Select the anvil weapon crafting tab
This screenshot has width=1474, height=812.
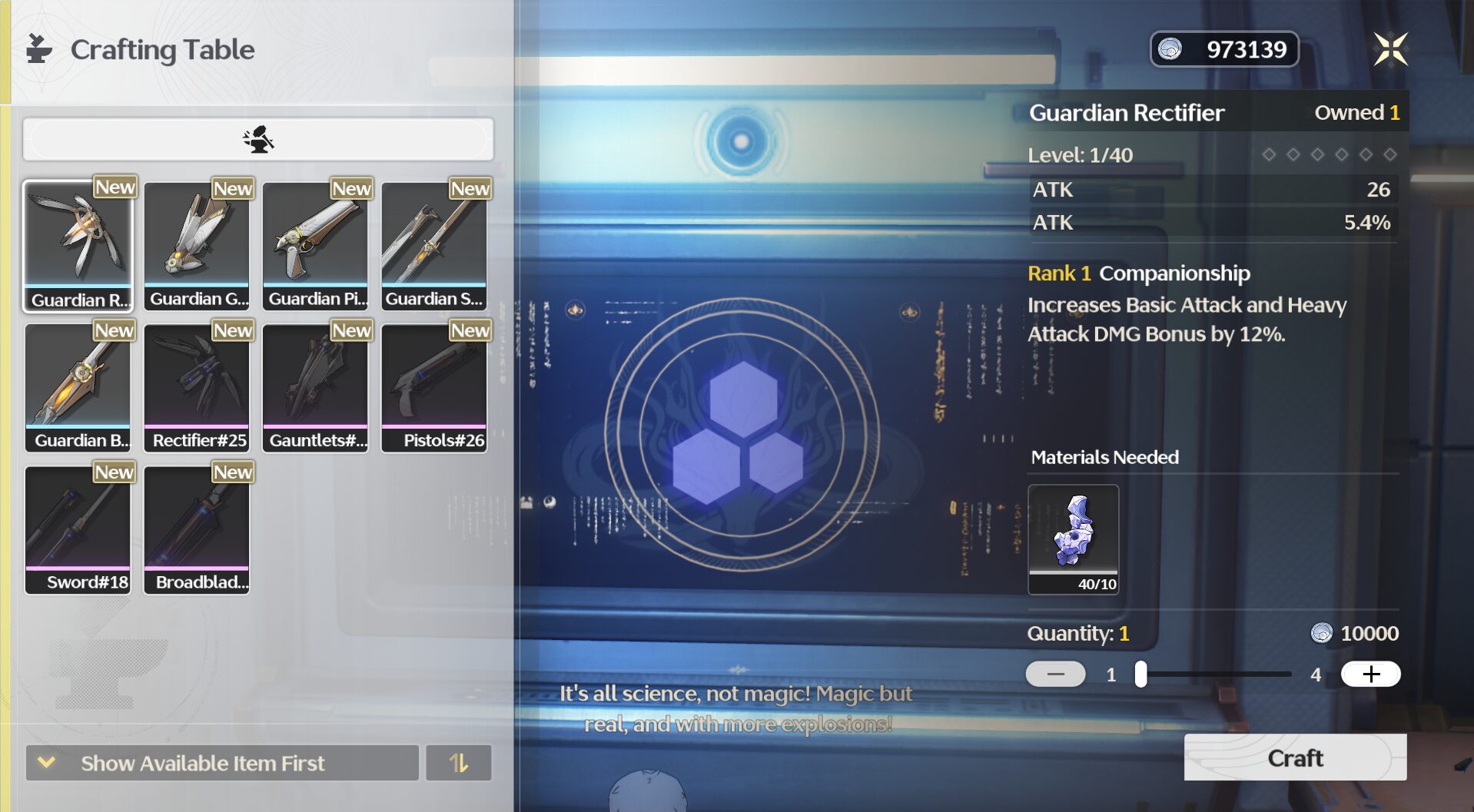click(258, 139)
